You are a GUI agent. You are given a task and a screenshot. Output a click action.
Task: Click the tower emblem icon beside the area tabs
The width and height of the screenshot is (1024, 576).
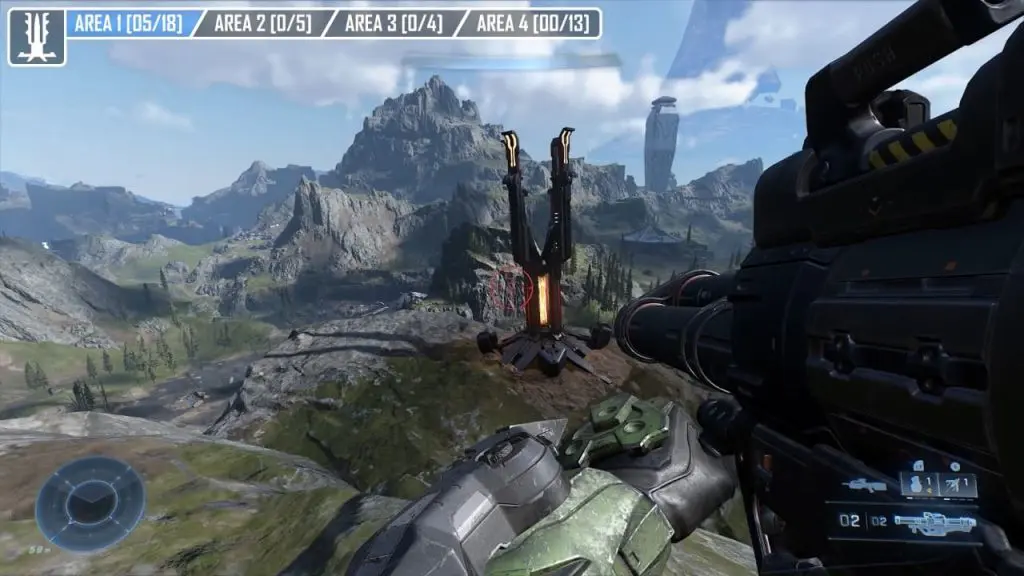(37, 37)
